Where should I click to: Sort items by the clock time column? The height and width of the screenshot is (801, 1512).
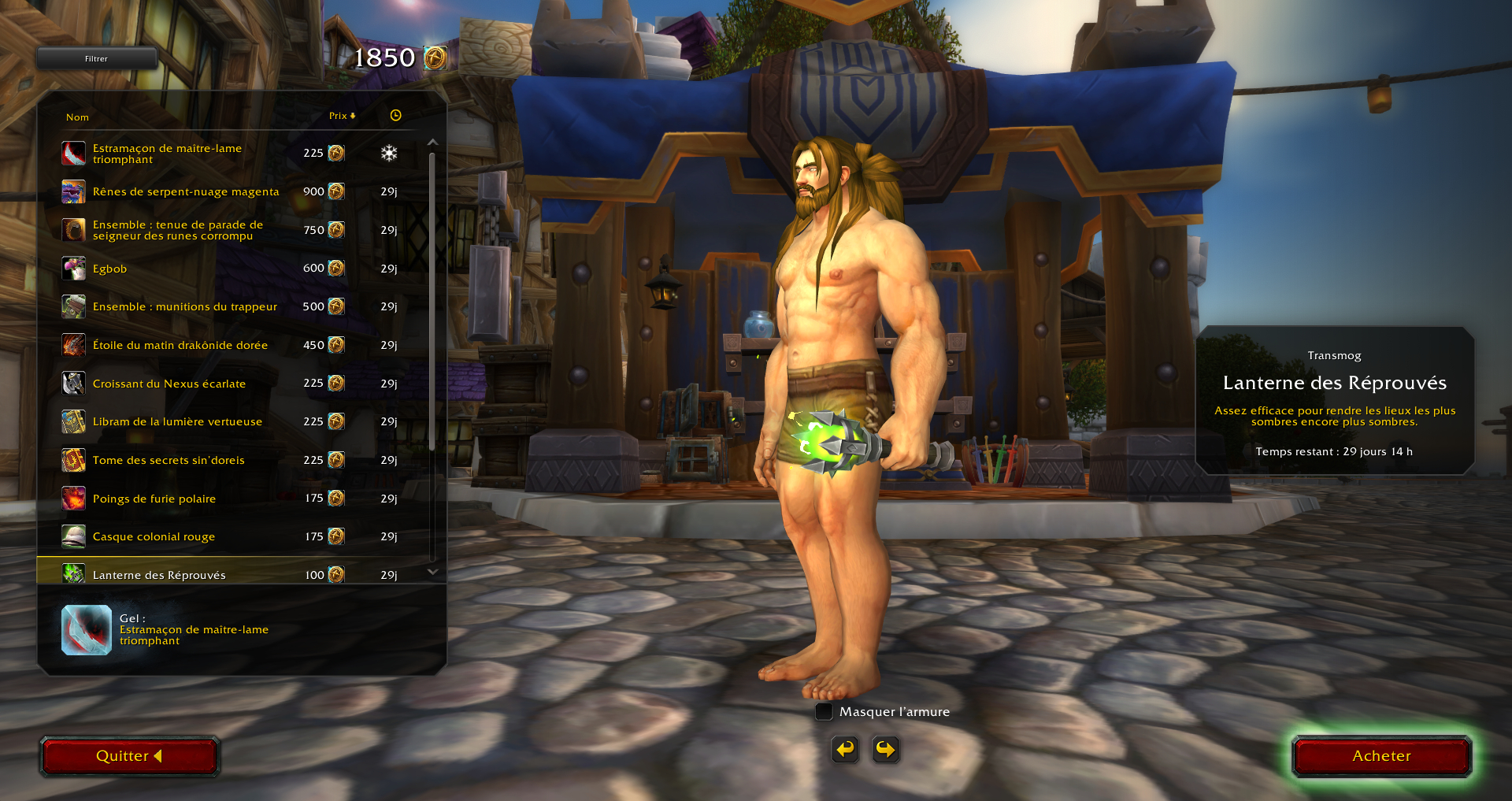tap(395, 116)
